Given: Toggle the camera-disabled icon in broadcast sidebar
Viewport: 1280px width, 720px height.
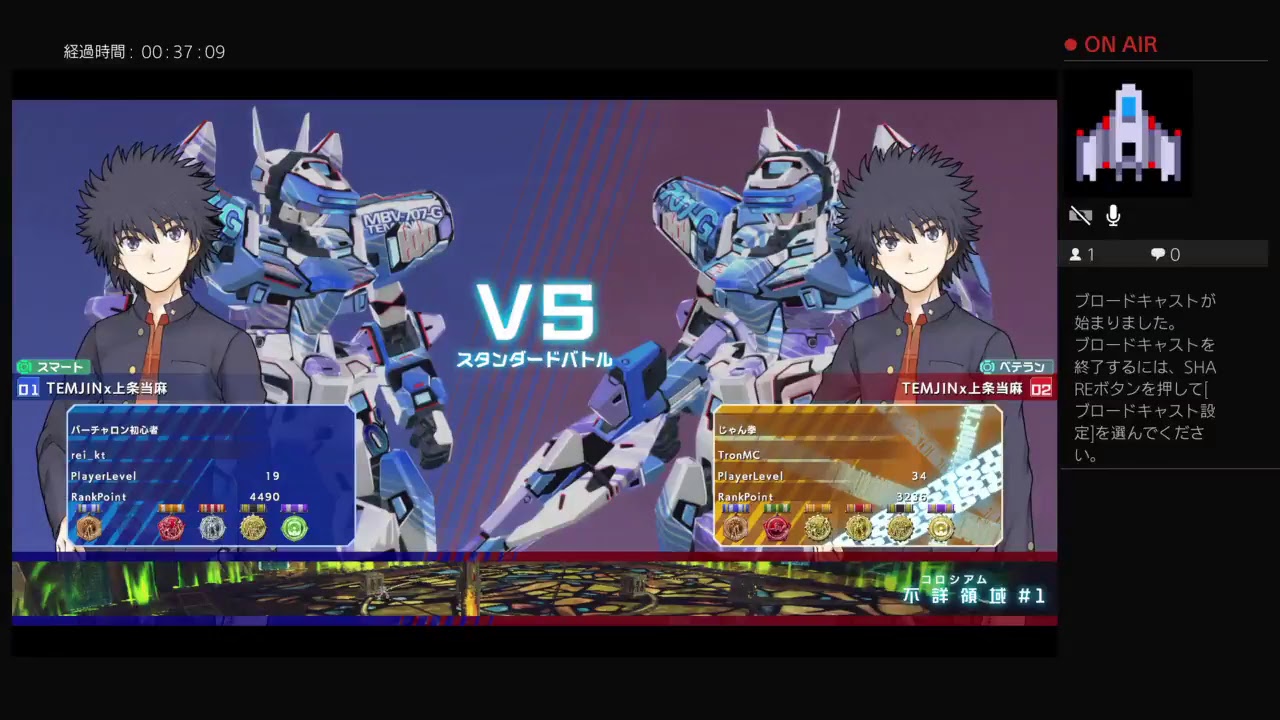Looking at the screenshot, I should click(x=1080, y=215).
